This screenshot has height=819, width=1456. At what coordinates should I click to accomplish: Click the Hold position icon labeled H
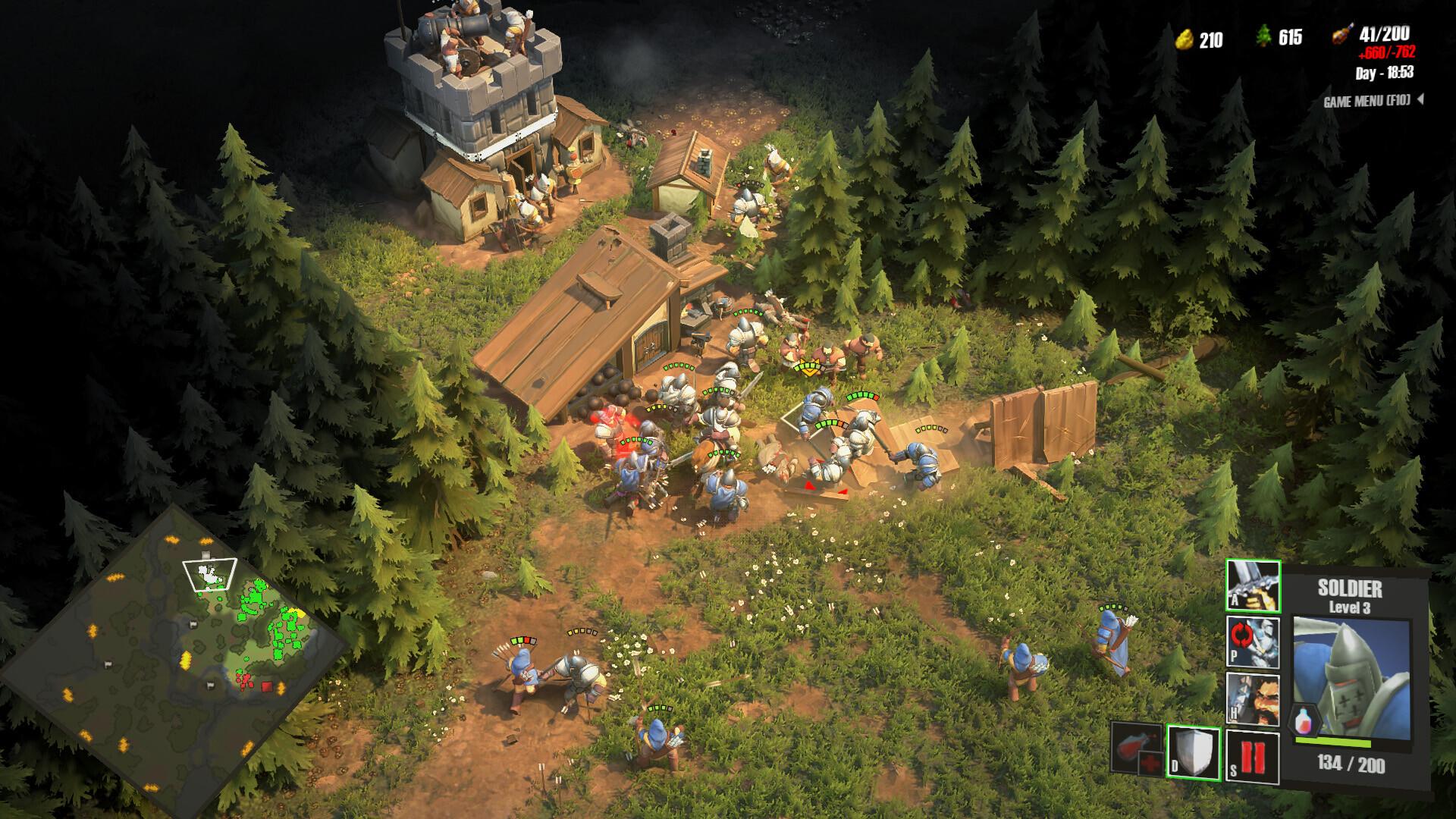click(1253, 698)
